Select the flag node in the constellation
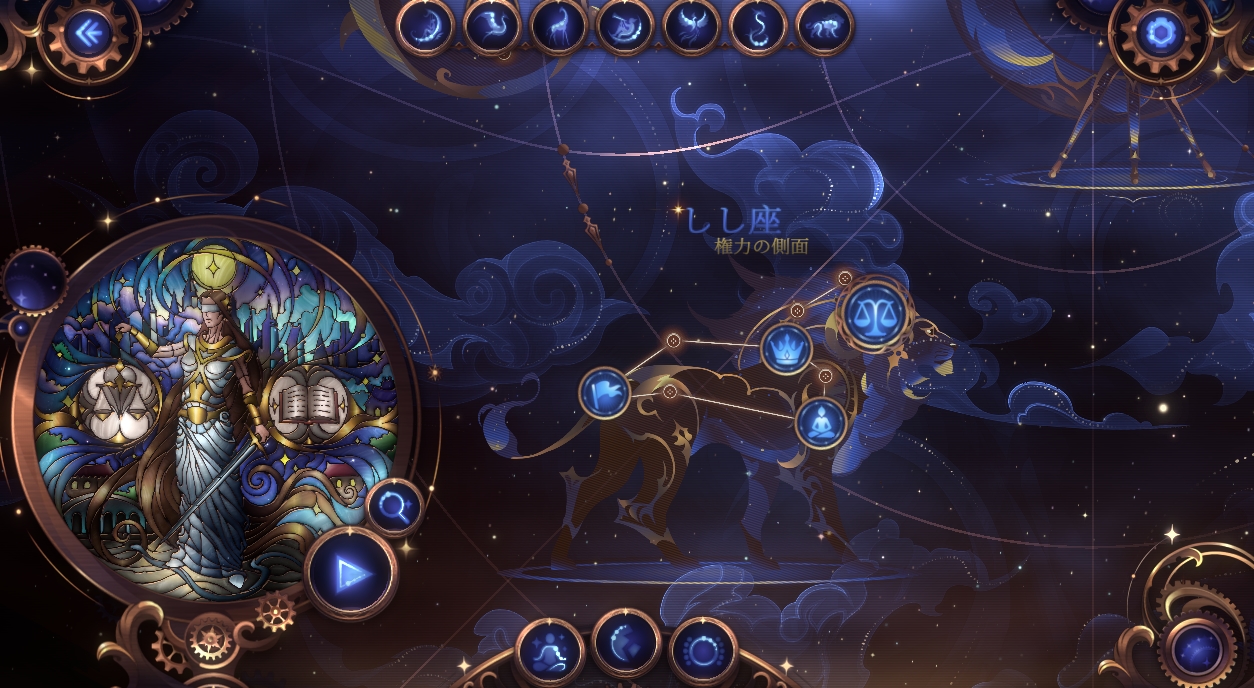 [x=605, y=392]
